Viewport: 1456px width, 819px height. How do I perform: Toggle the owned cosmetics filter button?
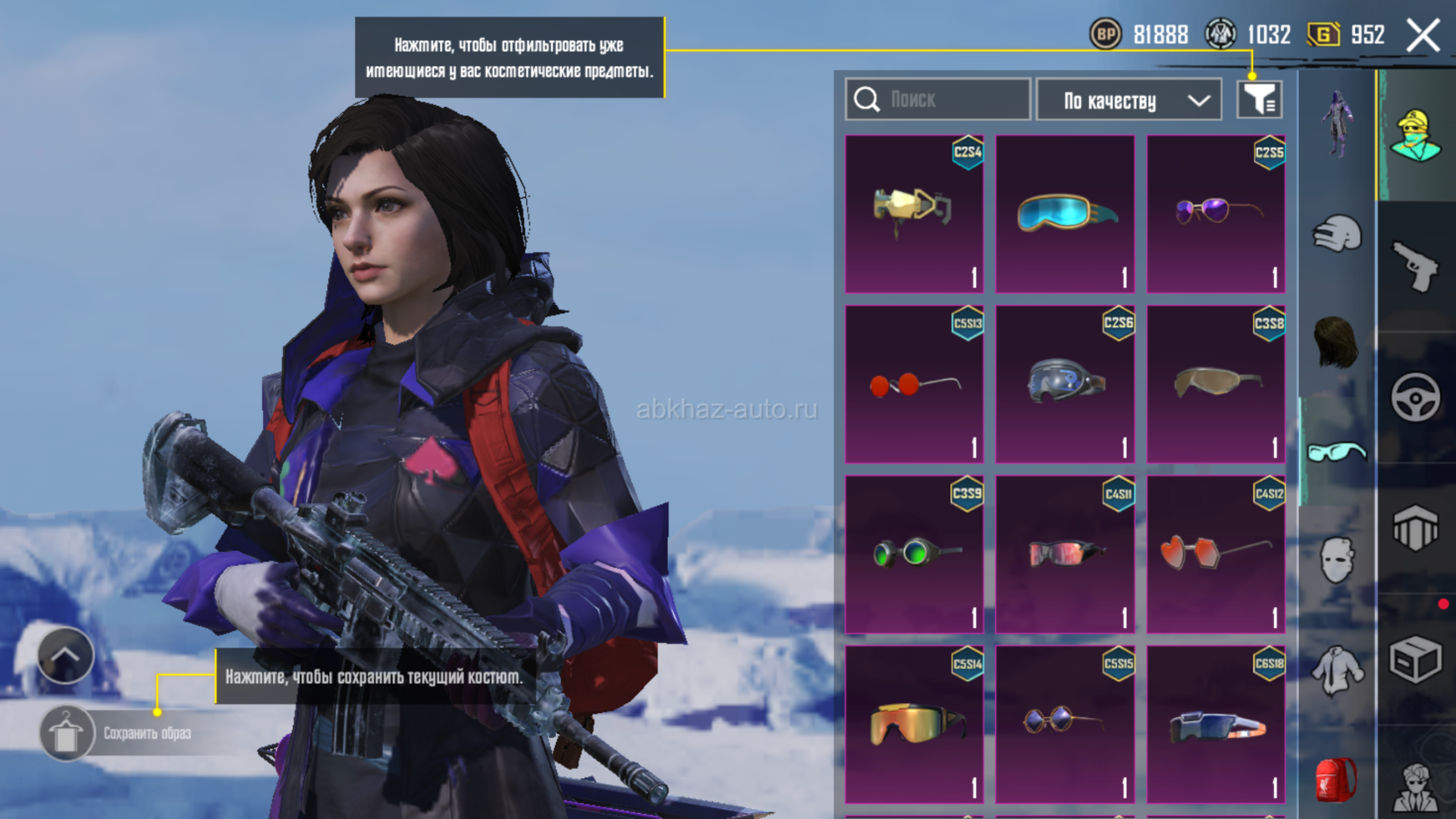point(1259,99)
